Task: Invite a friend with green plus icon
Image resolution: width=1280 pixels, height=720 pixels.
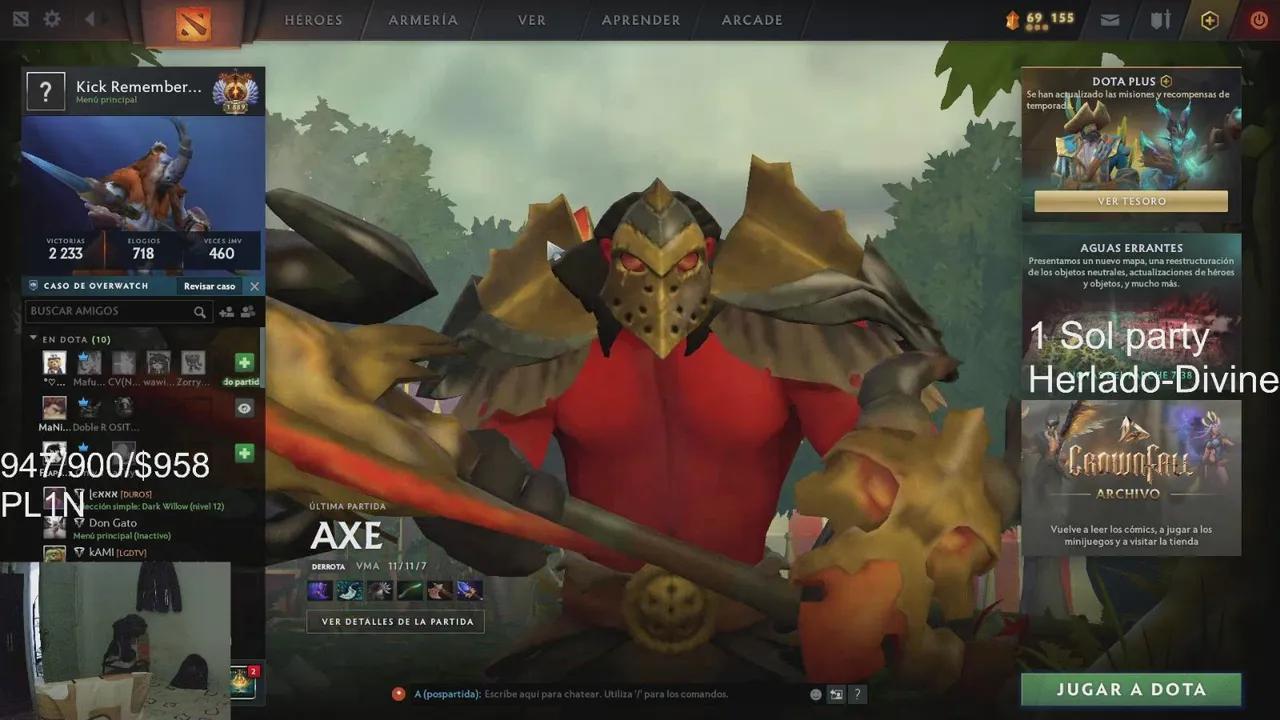Action: click(243, 362)
